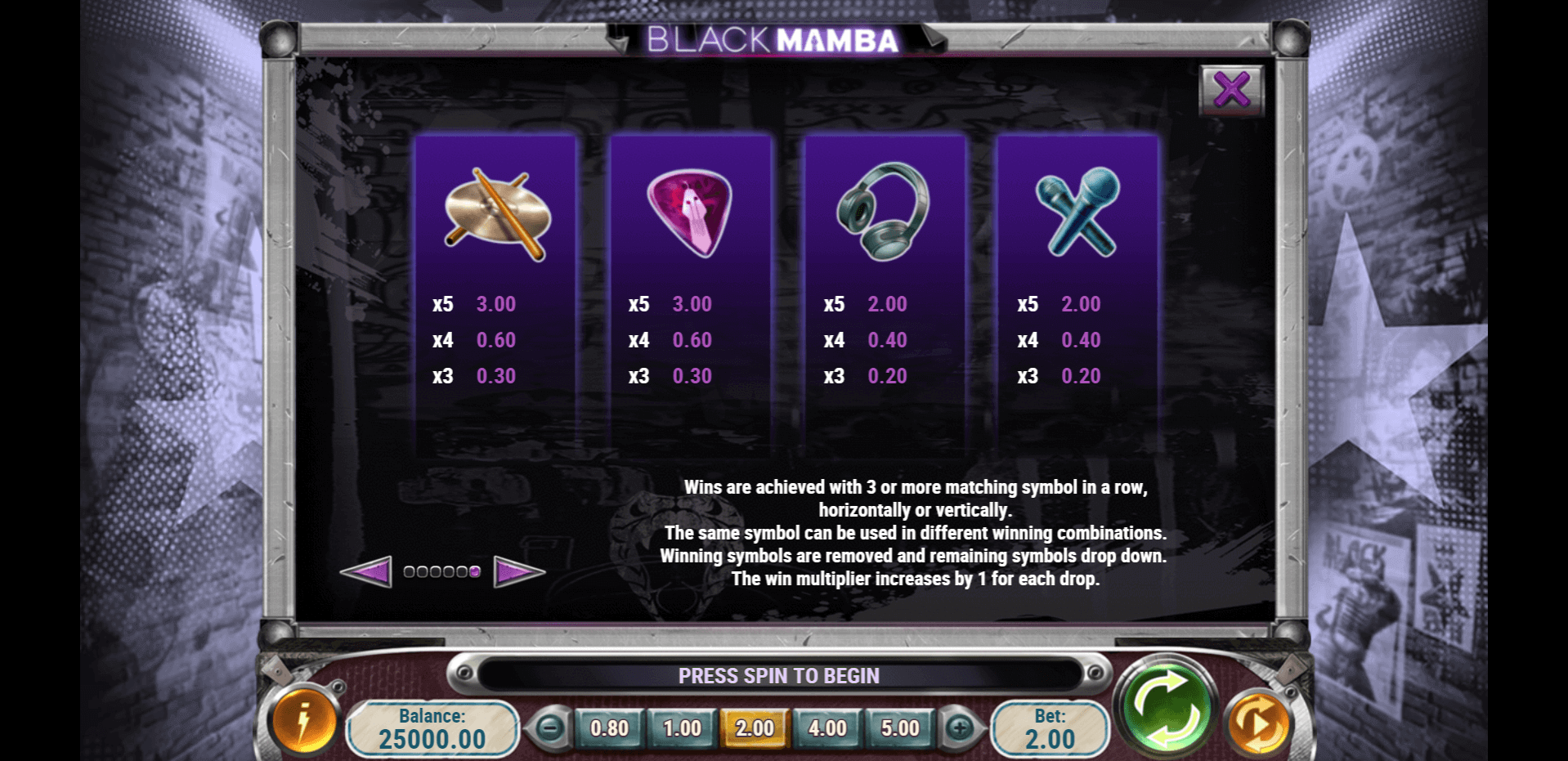Choose the 1.00 bet amount
Image resolution: width=1568 pixels, height=761 pixels.
[x=682, y=727]
